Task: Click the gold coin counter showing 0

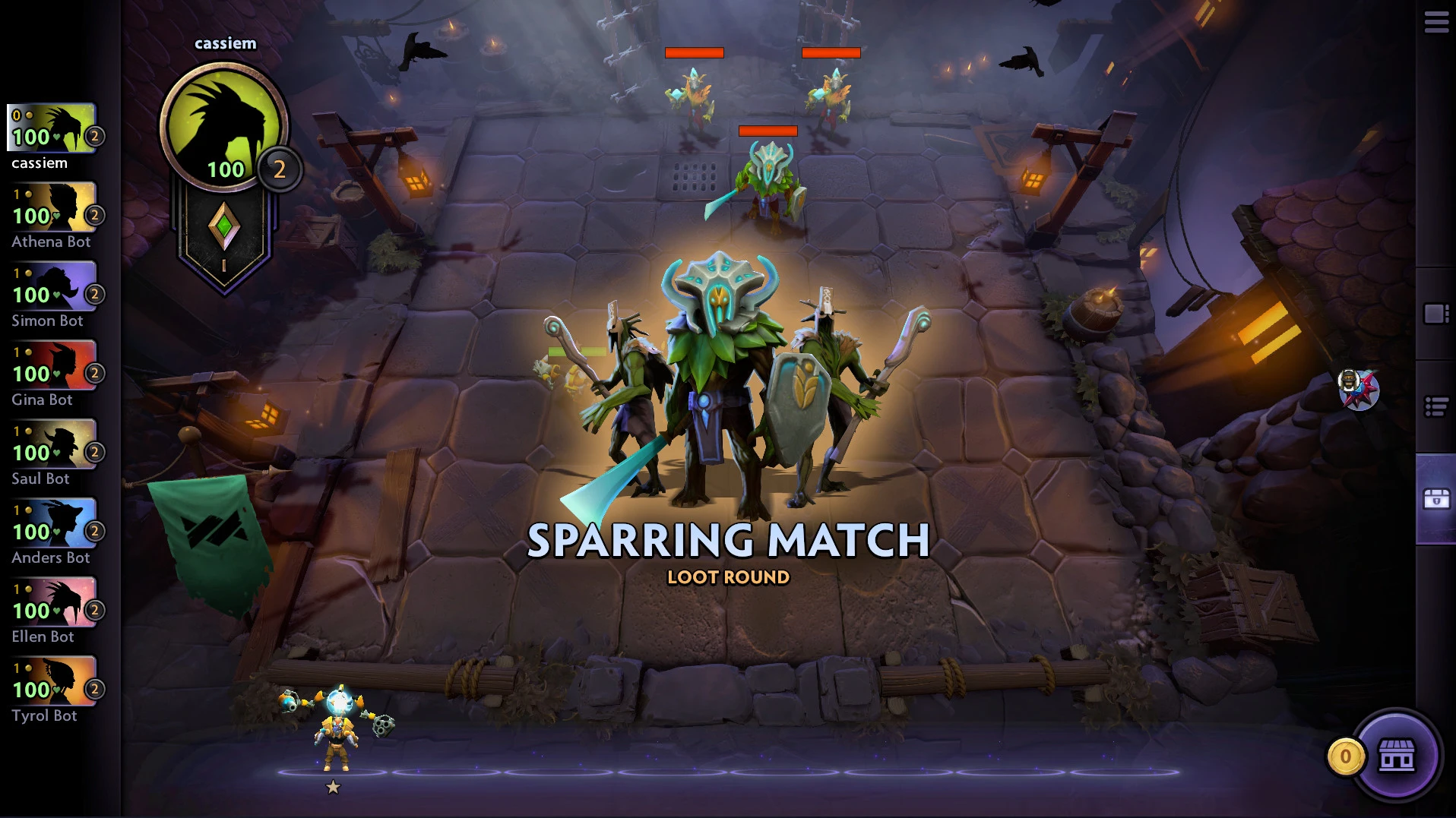Action: point(1345,755)
